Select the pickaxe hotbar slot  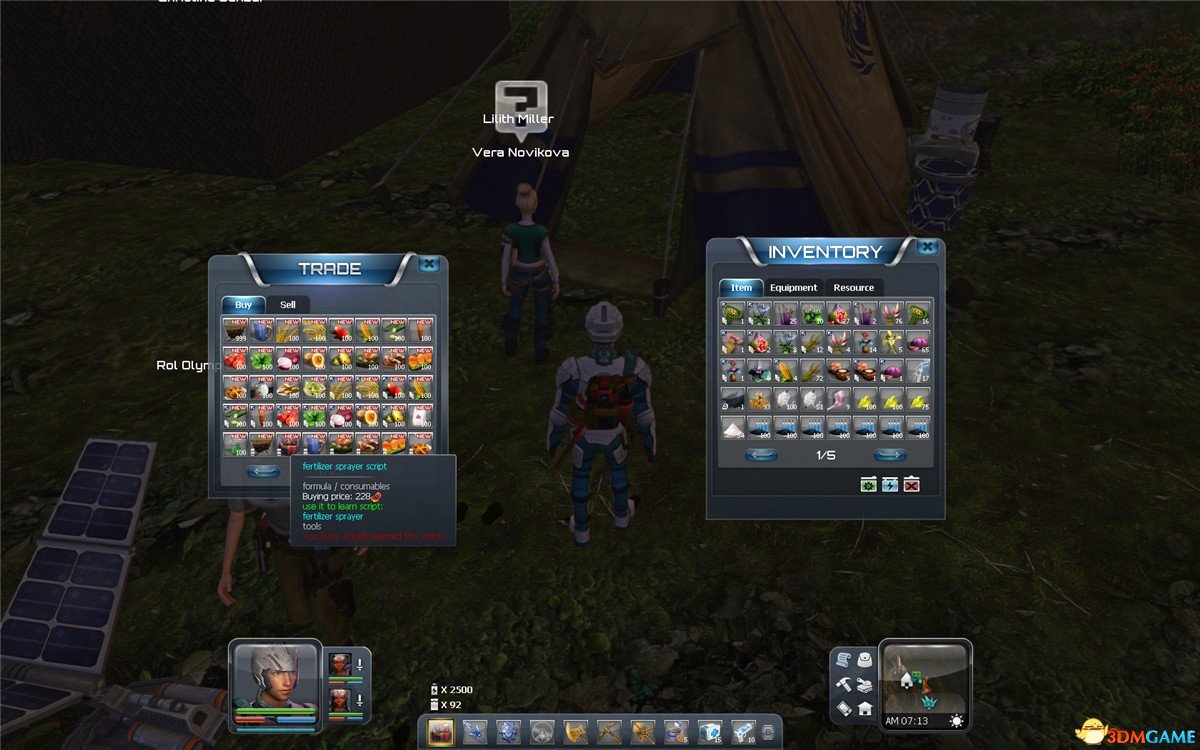[610, 731]
